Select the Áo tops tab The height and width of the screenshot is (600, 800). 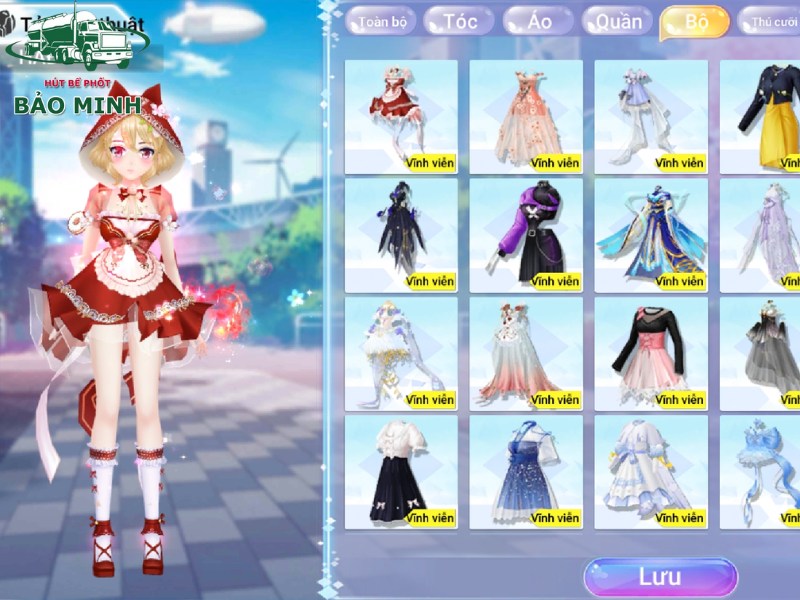(x=541, y=22)
